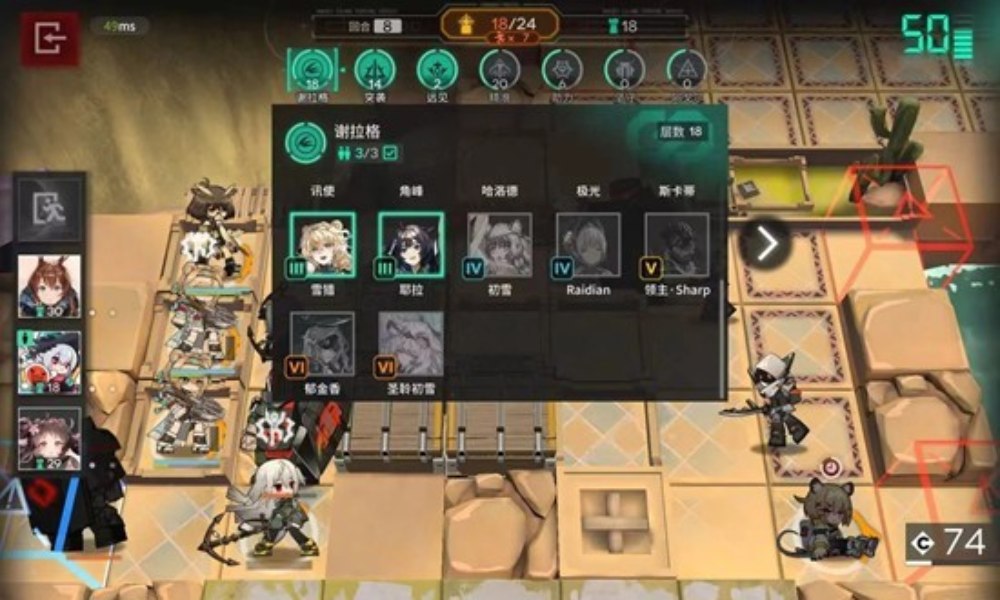Select the 谢拉格 synergy icon in the top row

click(307, 70)
